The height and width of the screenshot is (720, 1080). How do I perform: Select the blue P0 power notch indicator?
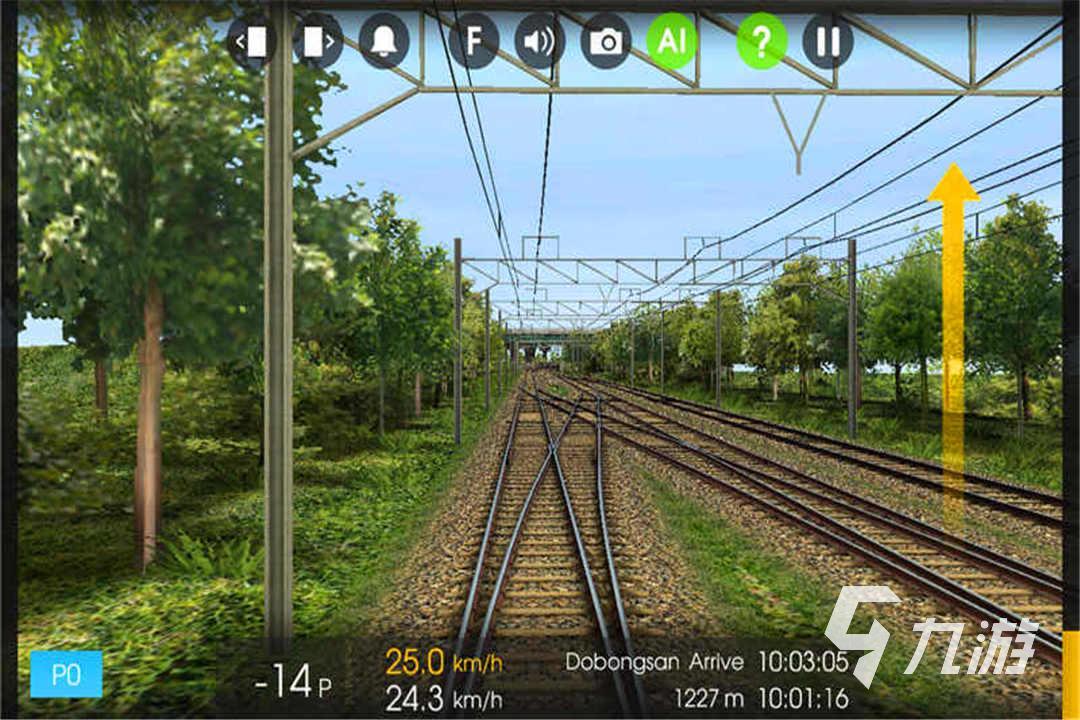pos(66,674)
